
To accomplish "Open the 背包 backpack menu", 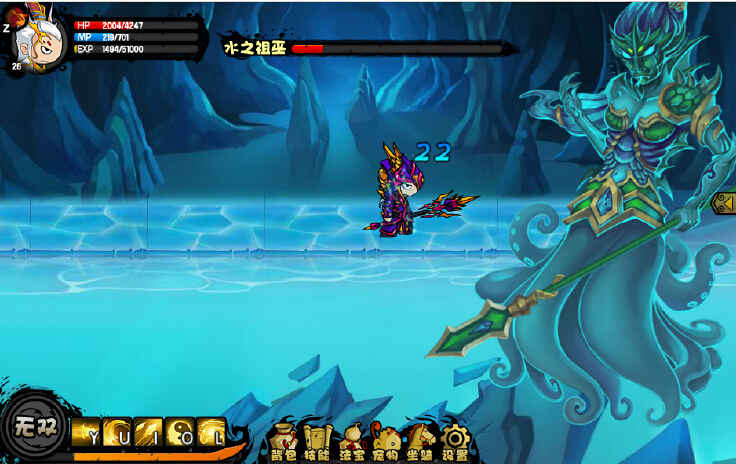I will [283, 440].
